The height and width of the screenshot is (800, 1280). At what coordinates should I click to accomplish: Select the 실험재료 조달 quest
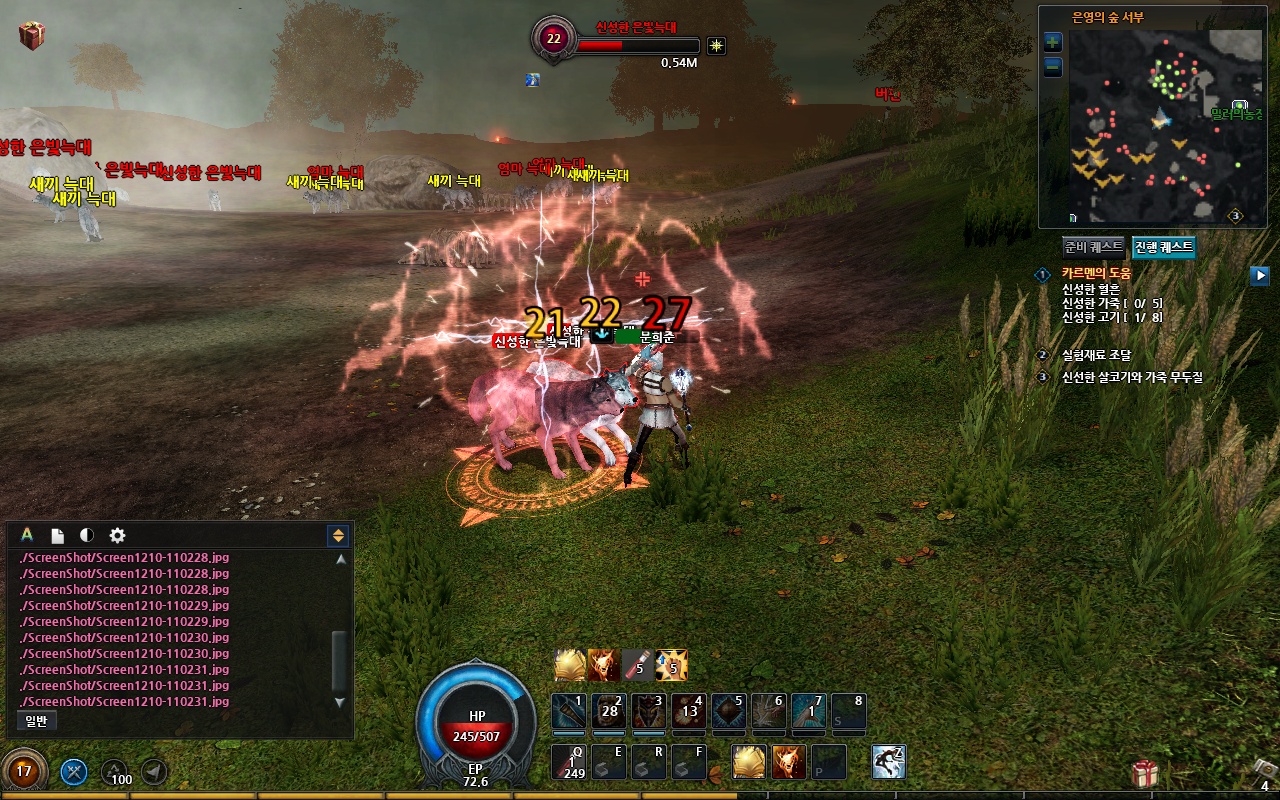[x=1096, y=355]
